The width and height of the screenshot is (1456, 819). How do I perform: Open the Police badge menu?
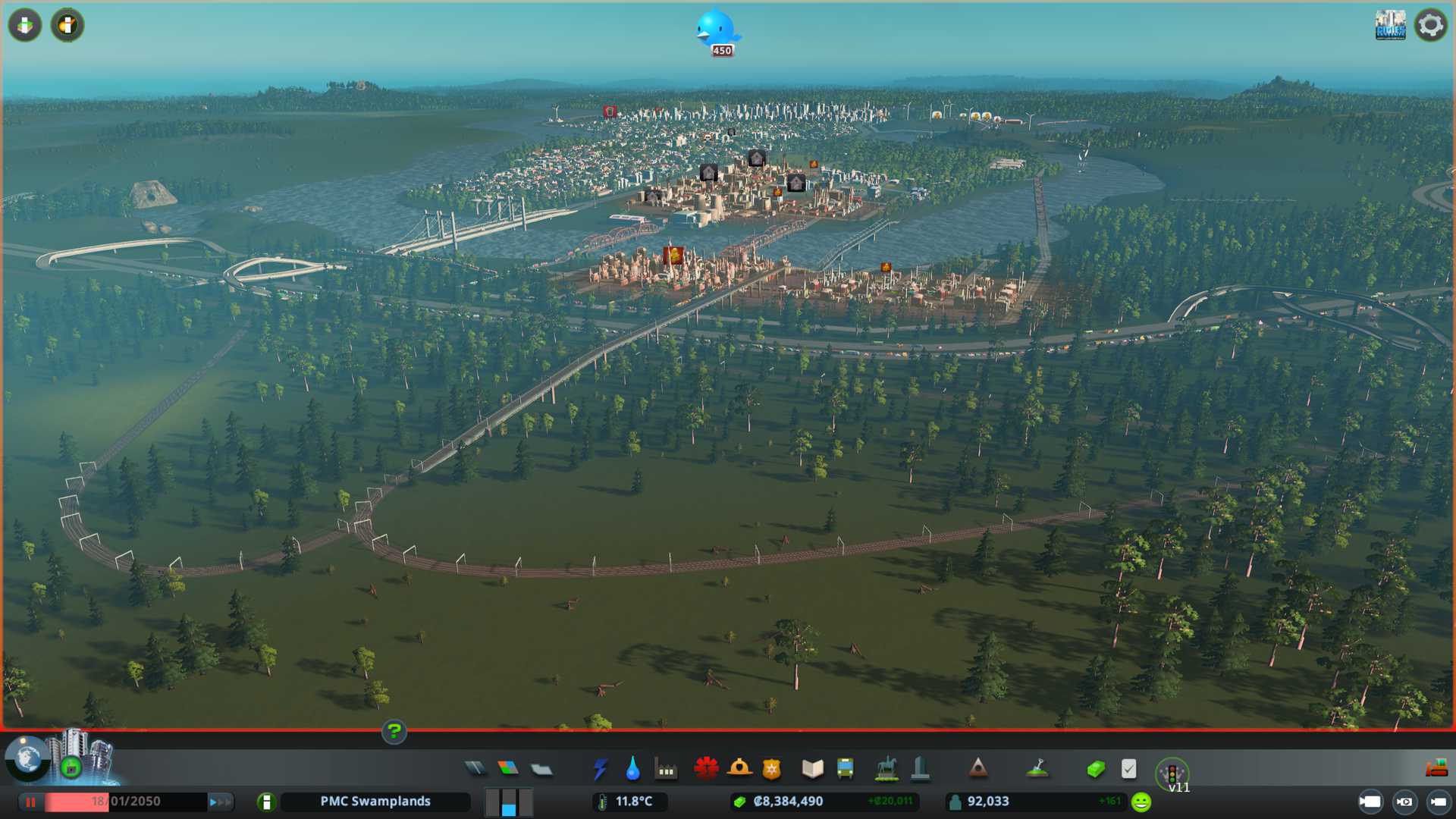pos(772,769)
